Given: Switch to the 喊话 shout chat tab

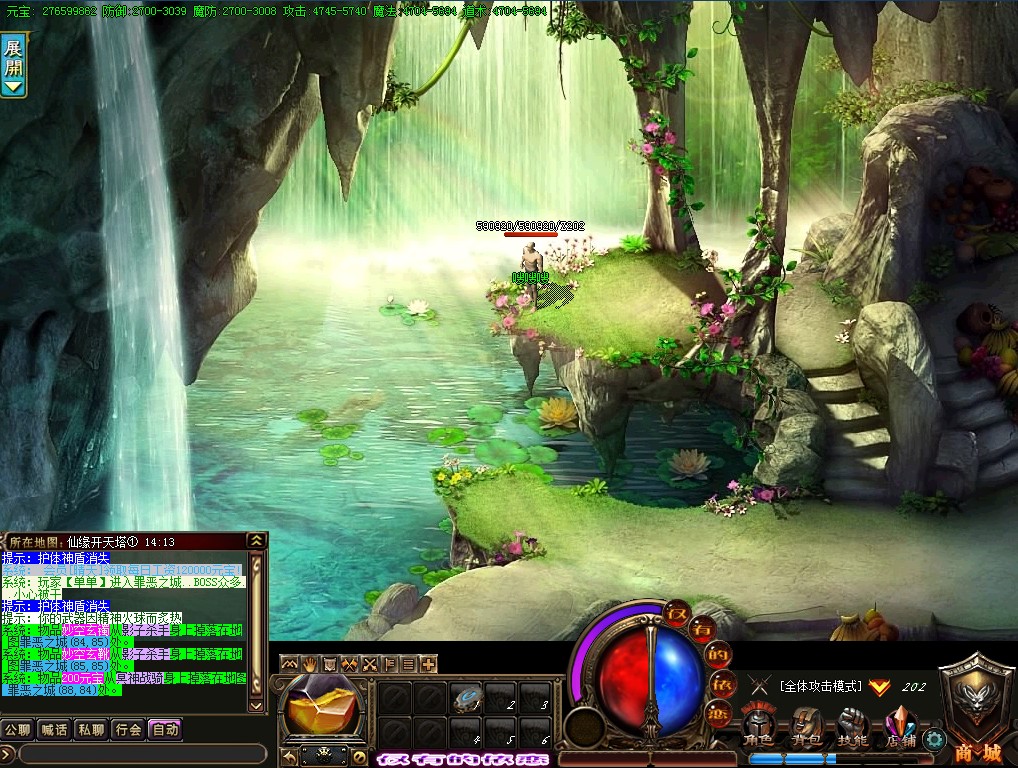Looking at the screenshot, I should point(54,729).
